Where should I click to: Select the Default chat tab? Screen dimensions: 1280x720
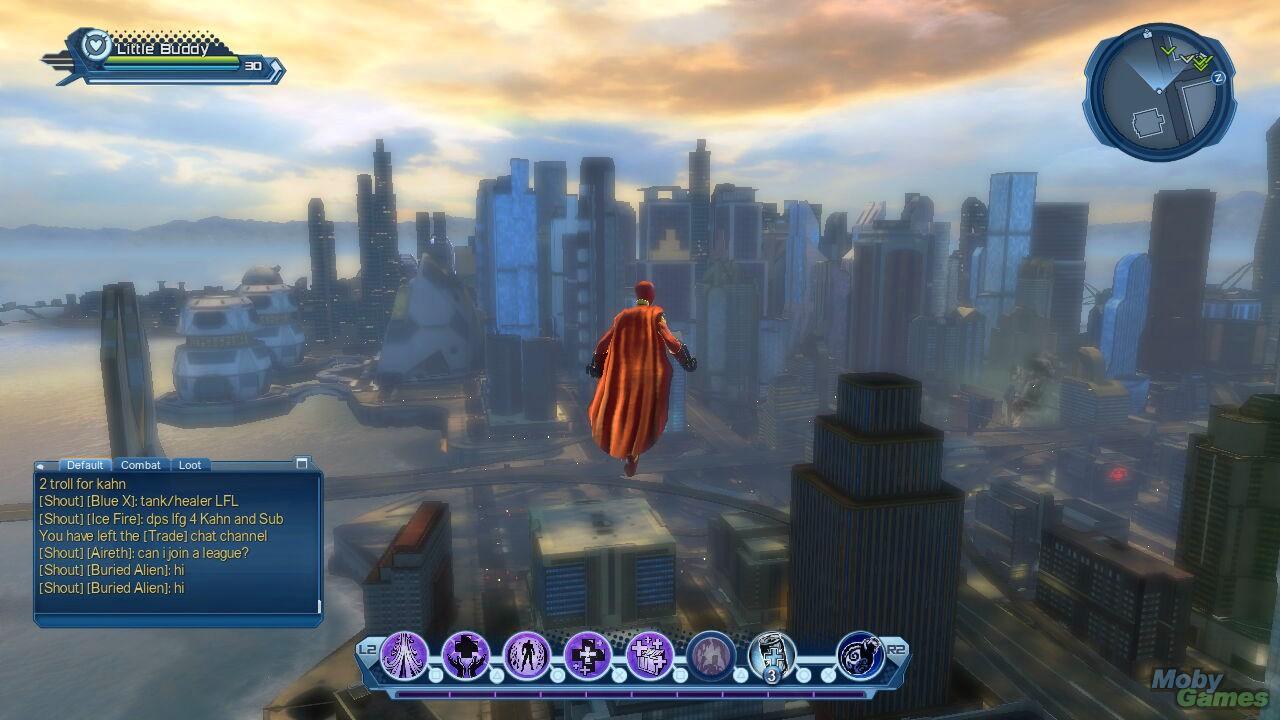point(85,465)
